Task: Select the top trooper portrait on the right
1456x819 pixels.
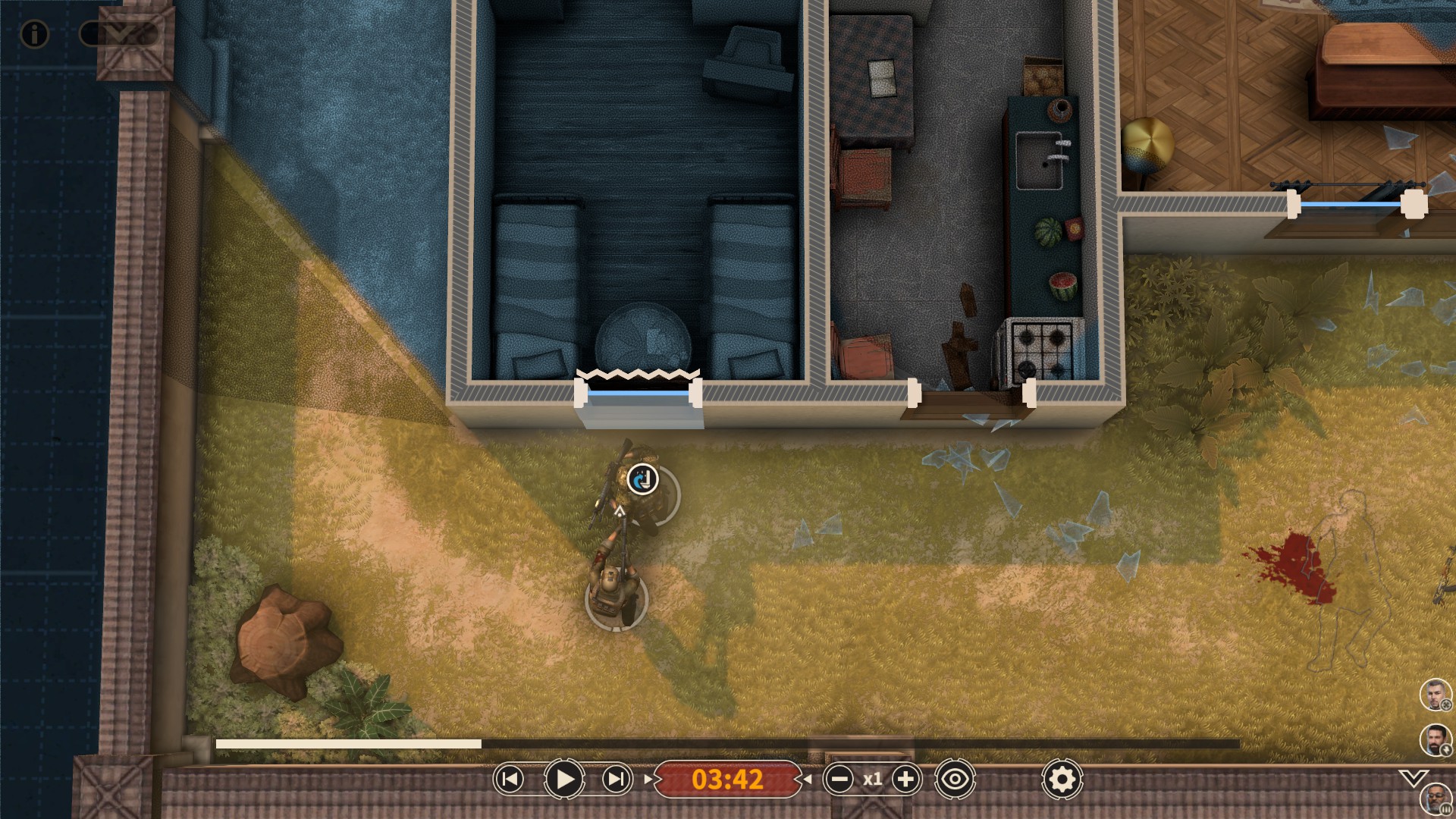Action: 1434,693
